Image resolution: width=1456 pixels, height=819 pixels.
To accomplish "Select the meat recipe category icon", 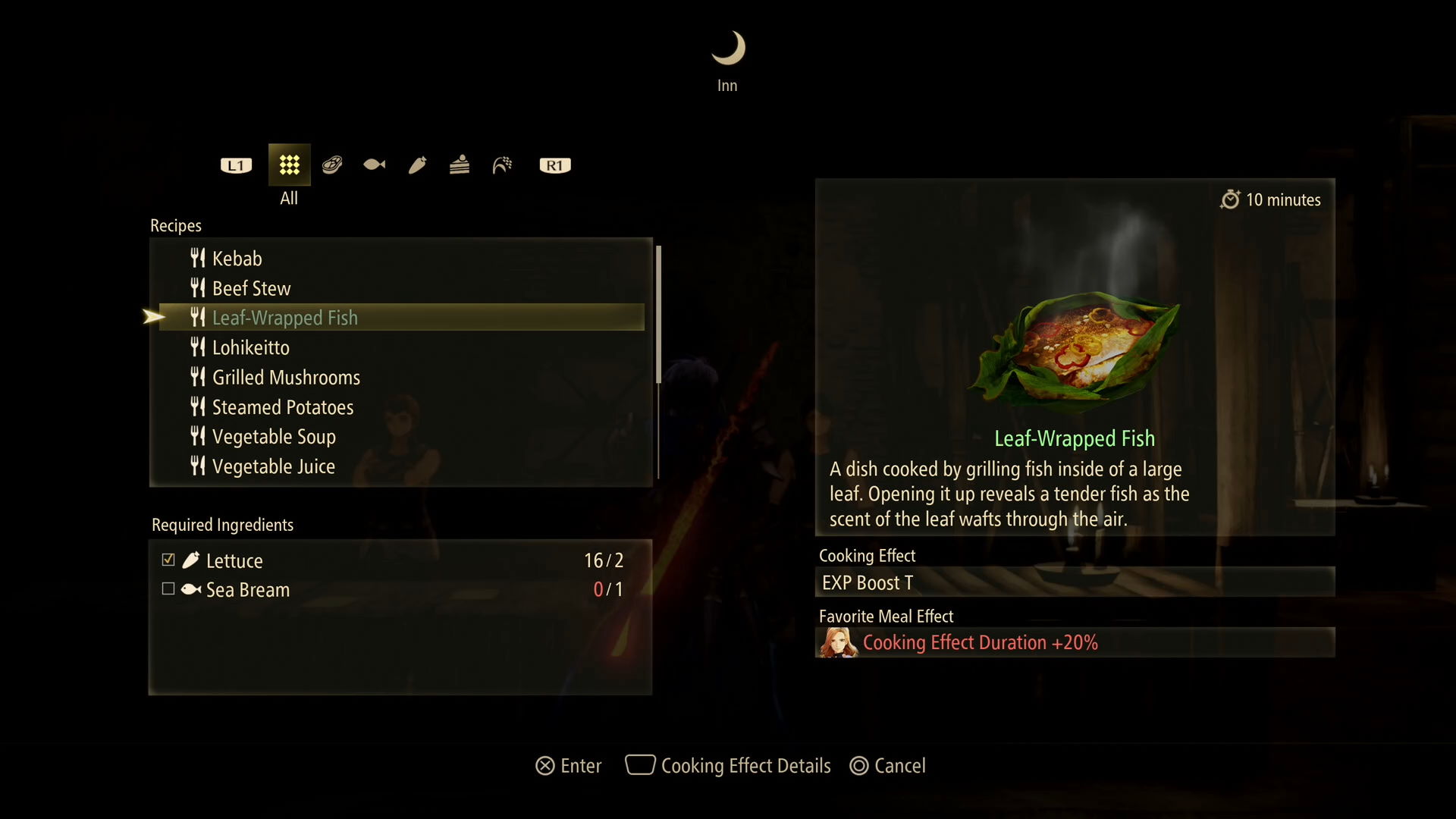I will coord(332,165).
